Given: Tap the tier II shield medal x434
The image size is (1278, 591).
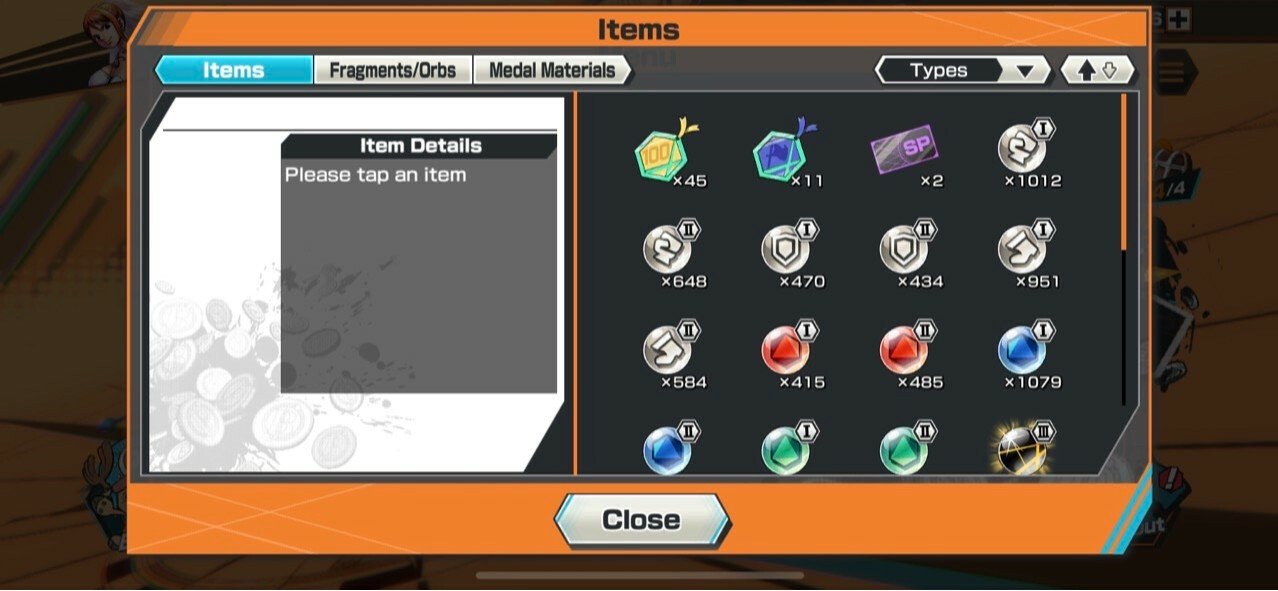Looking at the screenshot, I should pos(904,252).
